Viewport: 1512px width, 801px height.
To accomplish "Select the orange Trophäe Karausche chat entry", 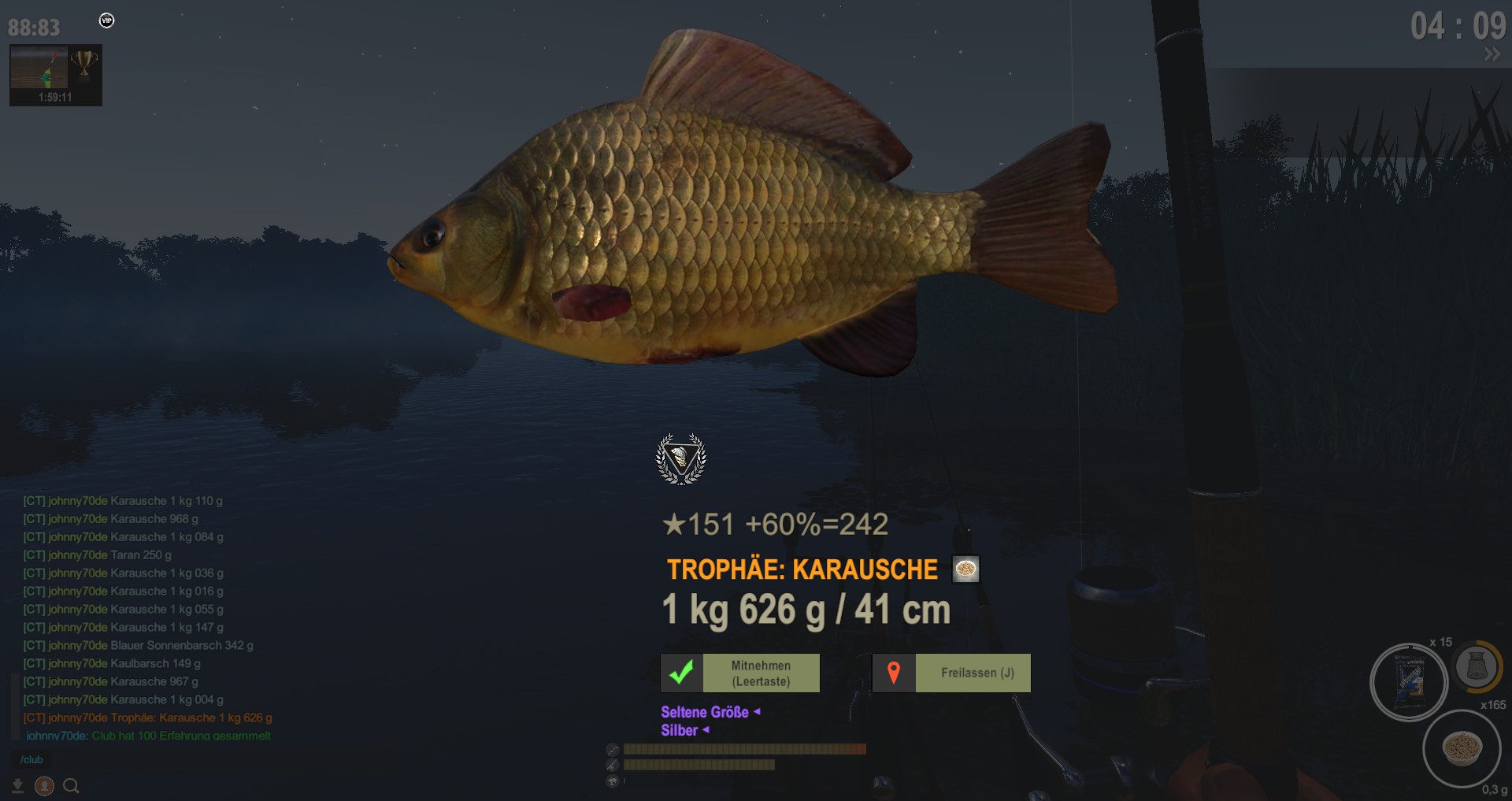I will (148, 718).
